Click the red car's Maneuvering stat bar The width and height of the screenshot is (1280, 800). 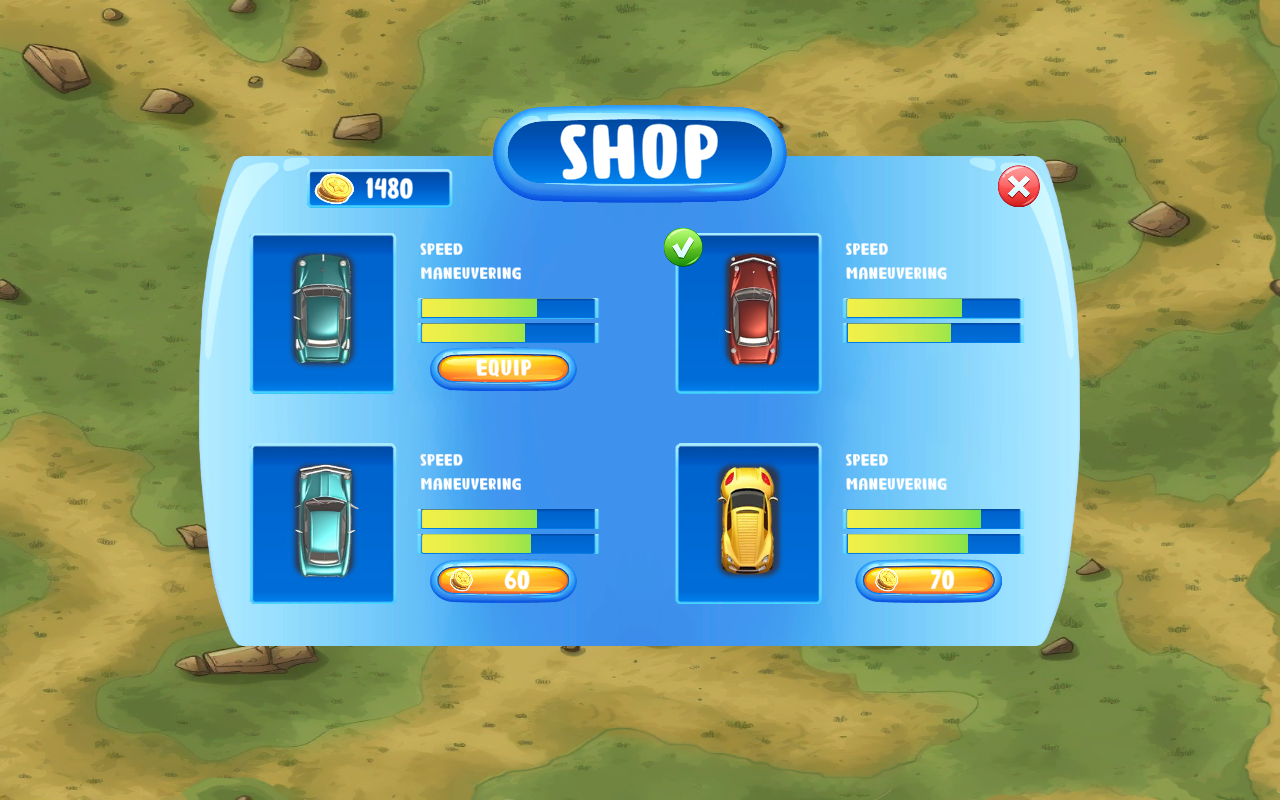[x=933, y=331]
